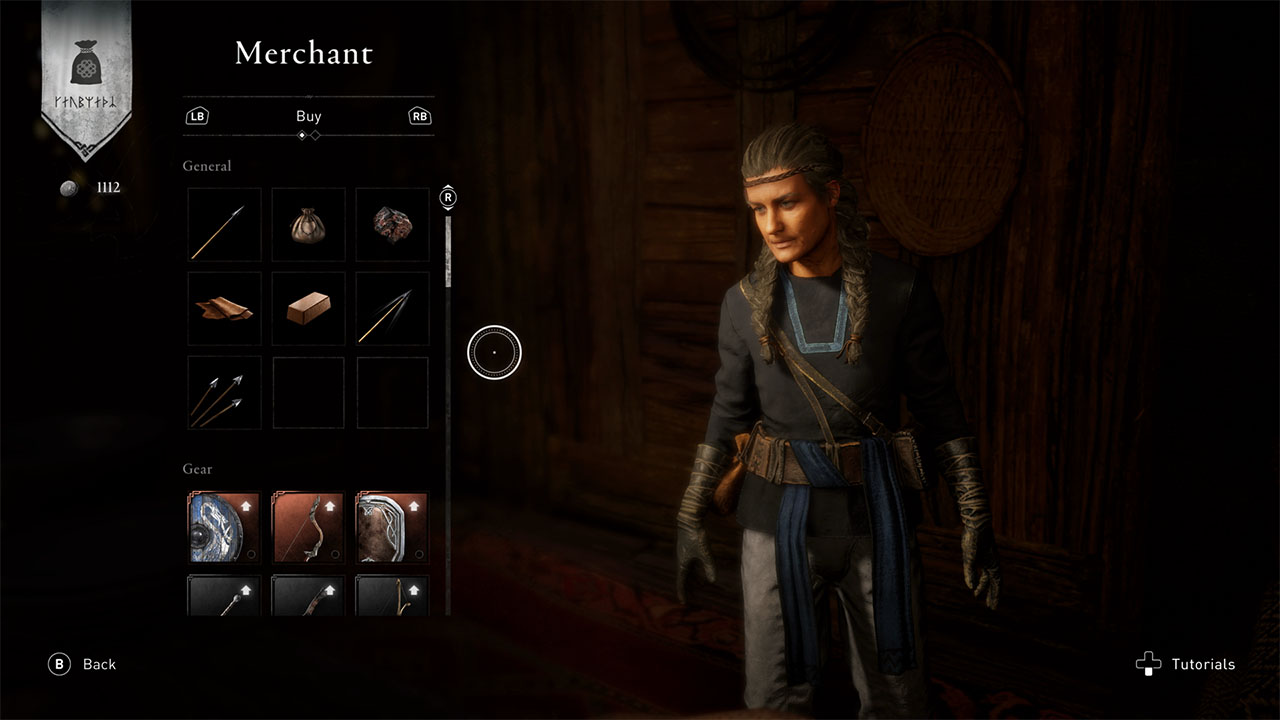This screenshot has width=1280, height=720.
Task: Select the three-arrow bundle slot
Action: pos(225,393)
